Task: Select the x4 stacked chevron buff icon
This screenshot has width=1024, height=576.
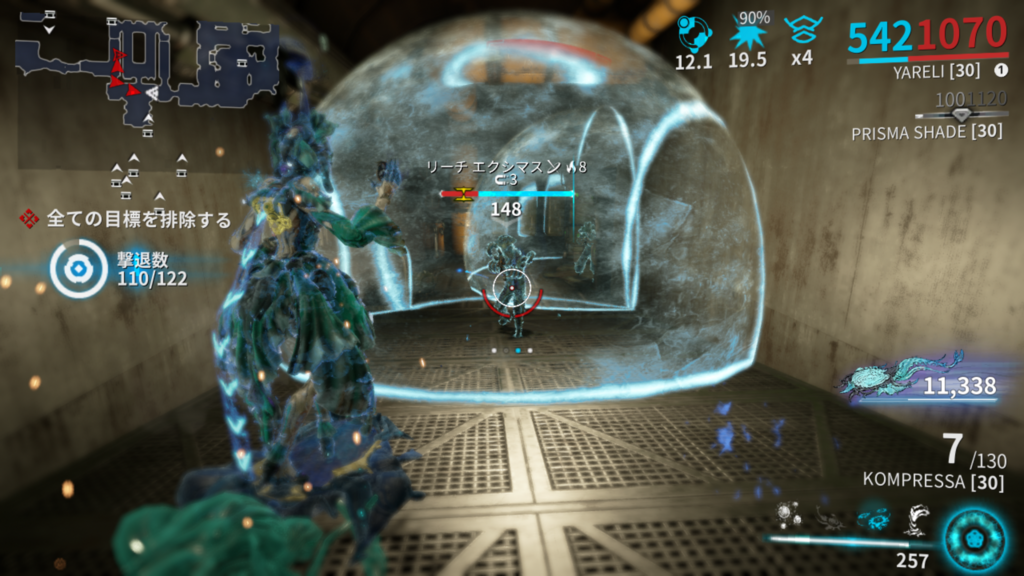Action: click(801, 32)
